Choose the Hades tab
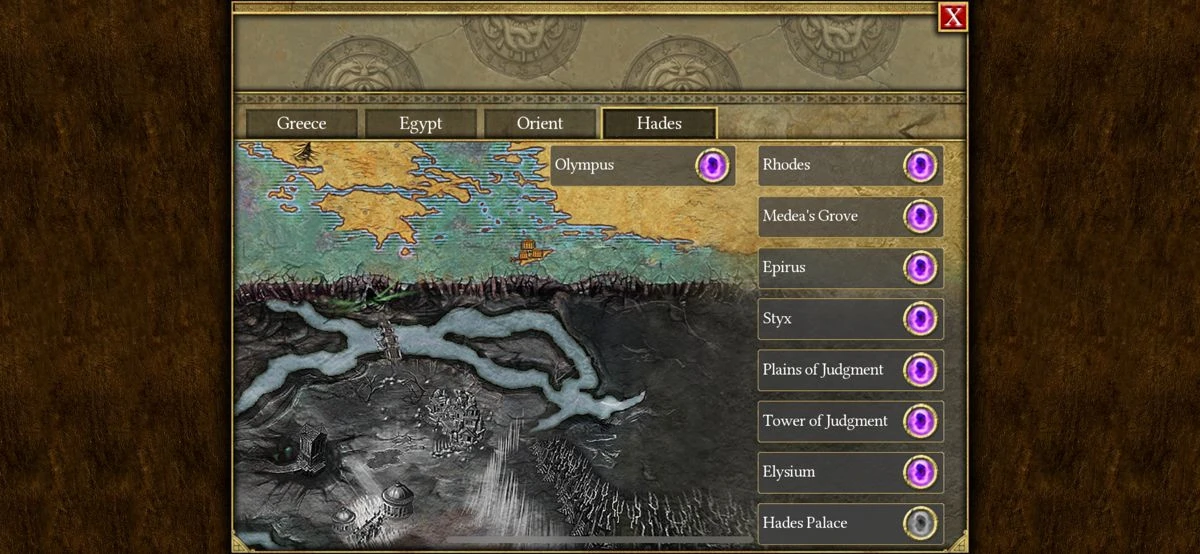1200x554 pixels. pyautogui.click(x=659, y=124)
